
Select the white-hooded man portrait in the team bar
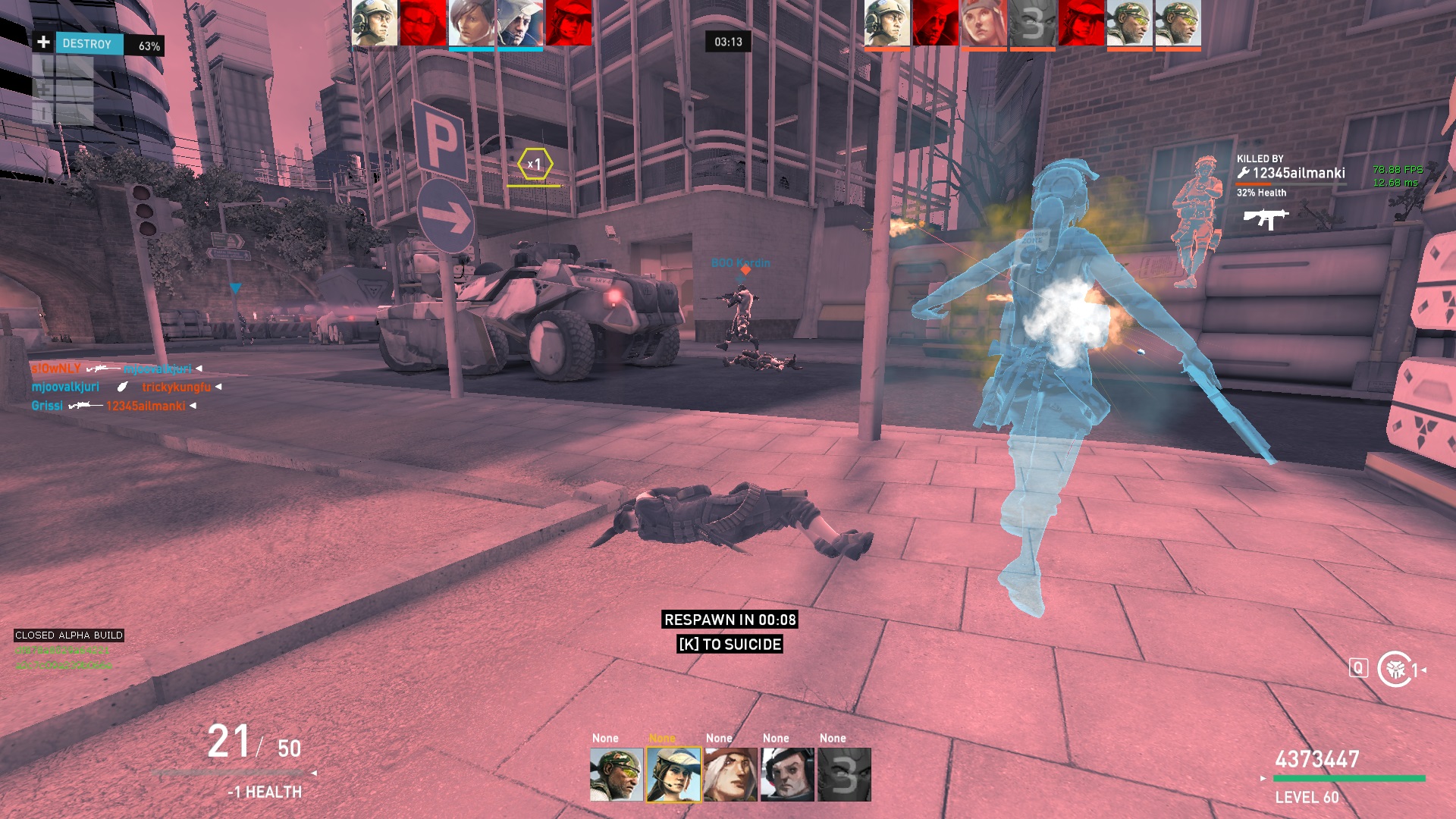click(520, 23)
